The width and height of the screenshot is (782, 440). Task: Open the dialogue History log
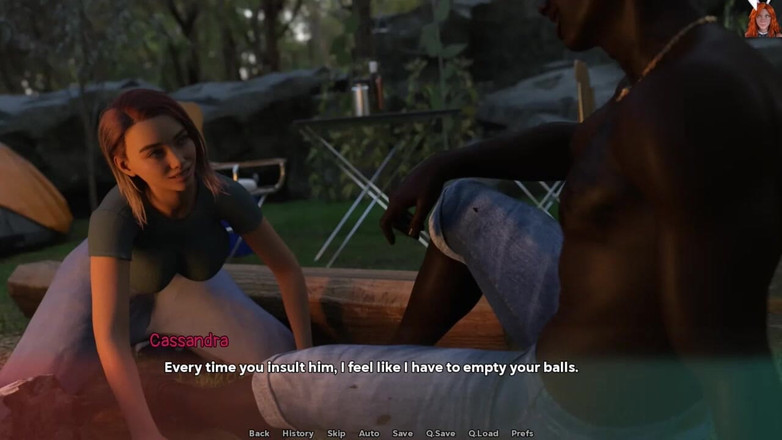click(x=297, y=433)
